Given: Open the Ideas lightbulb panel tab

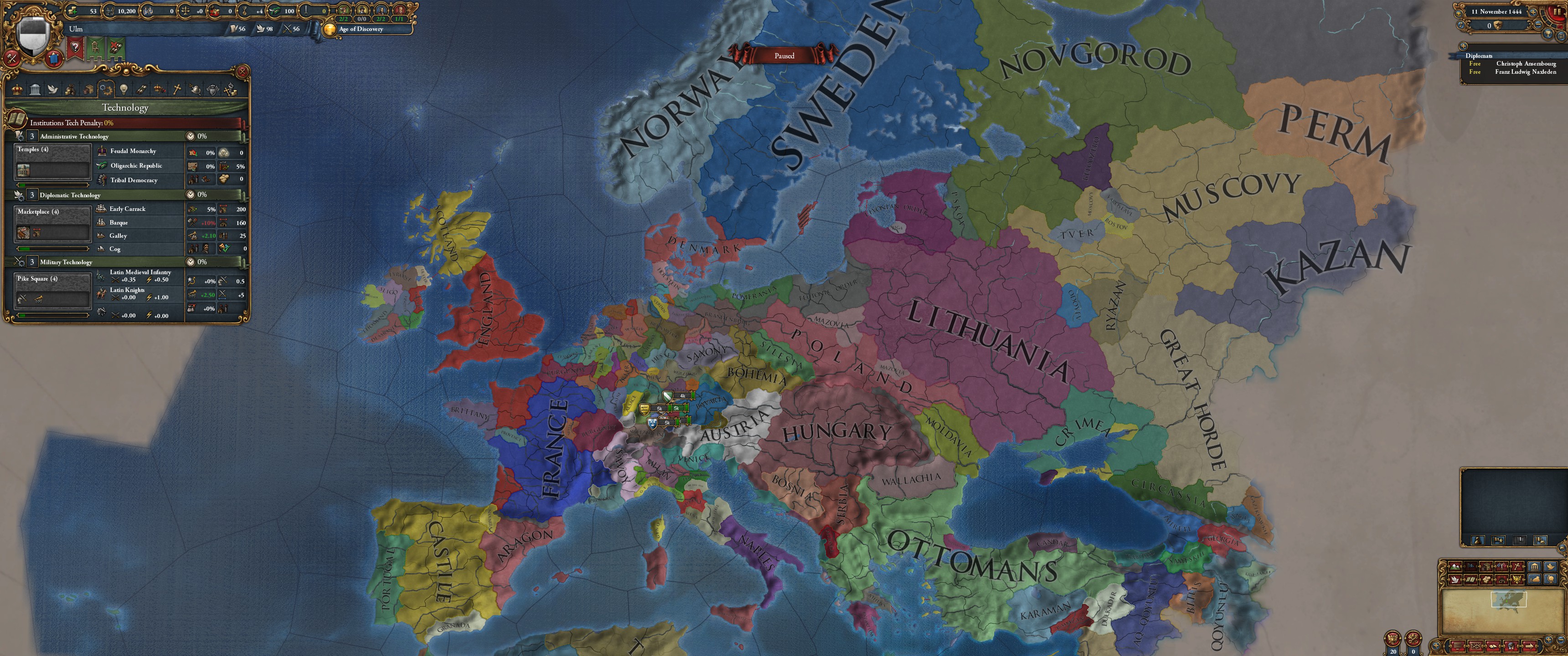Looking at the screenshot, I should tap(124, 89).
